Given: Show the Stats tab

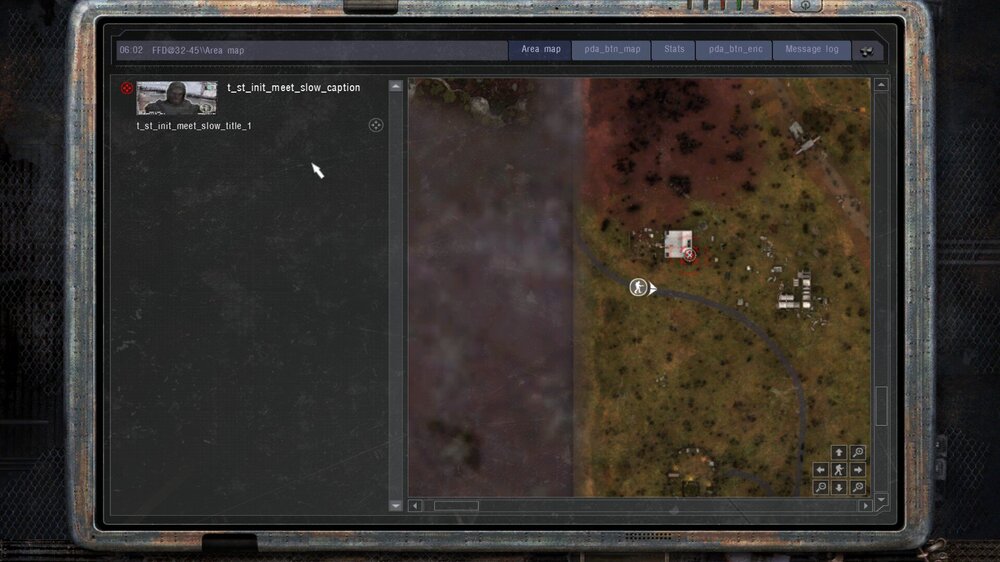Looking at the screenshot, I should [x=674, y=50].
